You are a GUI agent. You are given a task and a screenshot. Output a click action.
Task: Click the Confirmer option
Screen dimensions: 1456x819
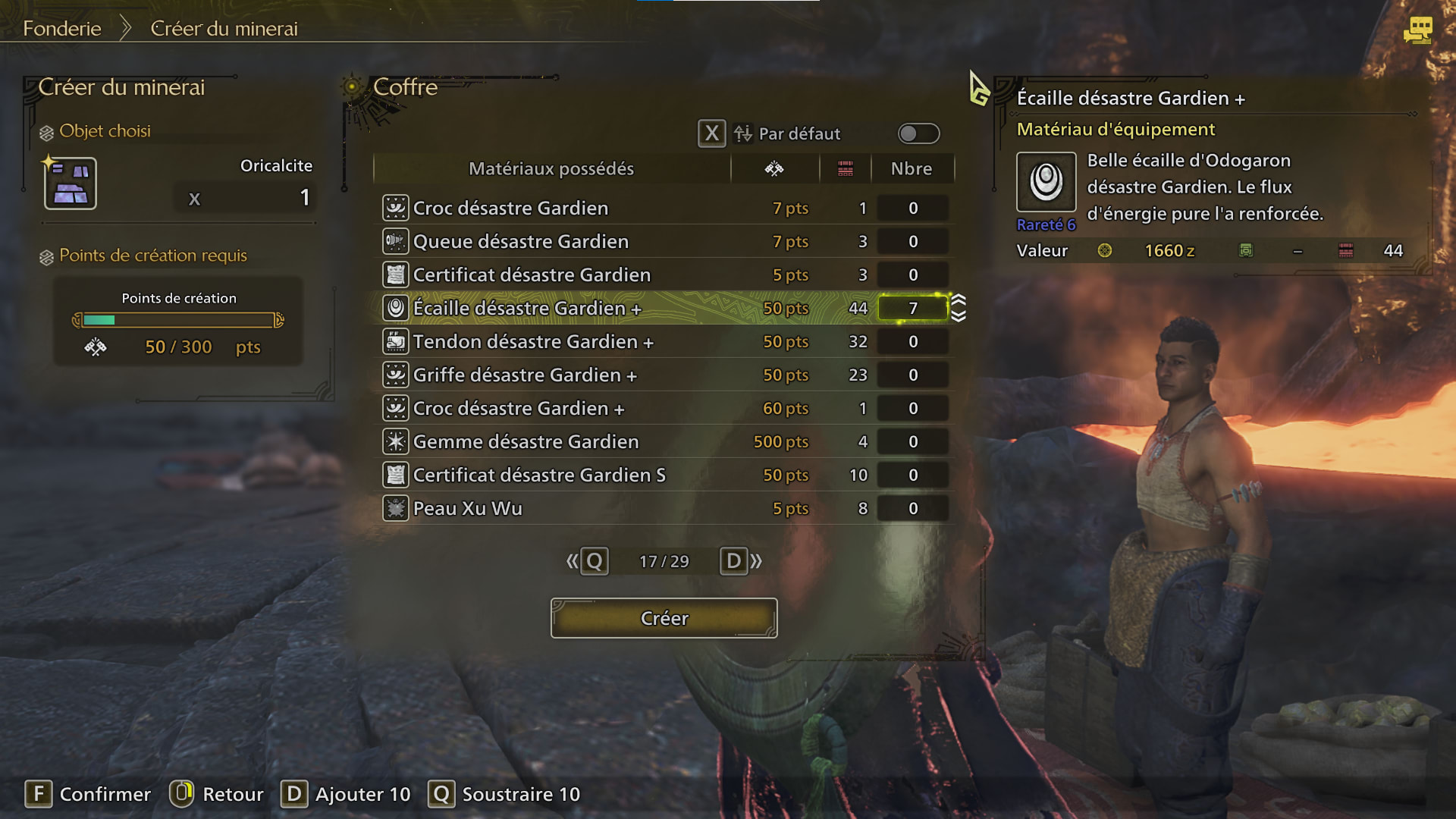tap(88, 794)
